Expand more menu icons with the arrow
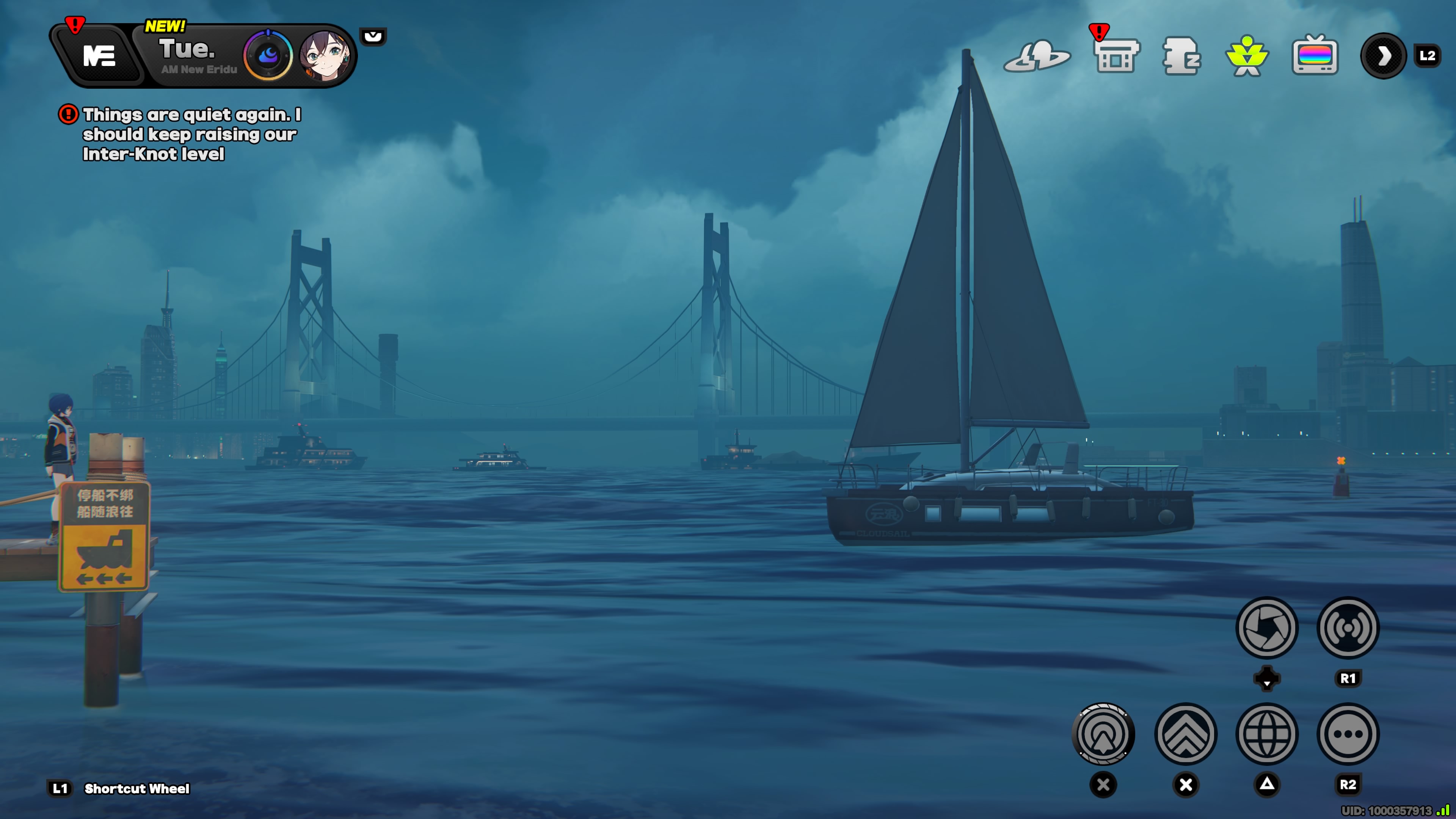 [x=1383, y=56]
